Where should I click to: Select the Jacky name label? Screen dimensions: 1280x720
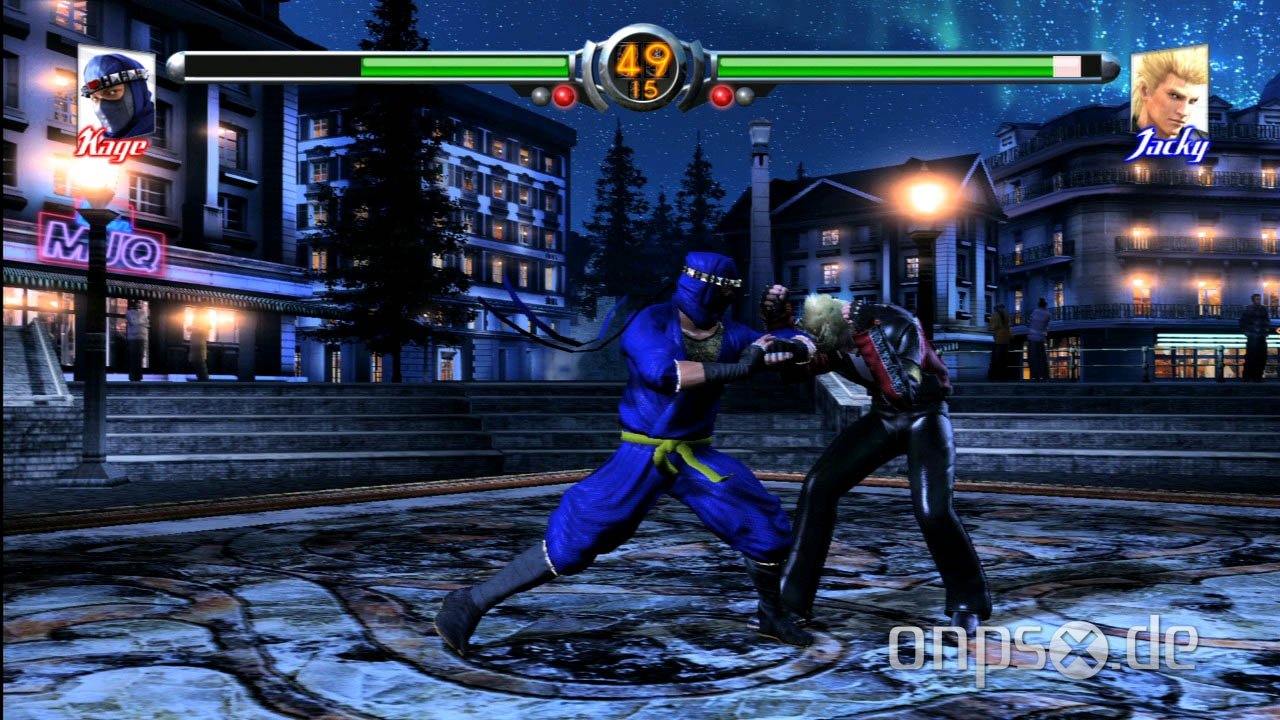click(1168, 145)
